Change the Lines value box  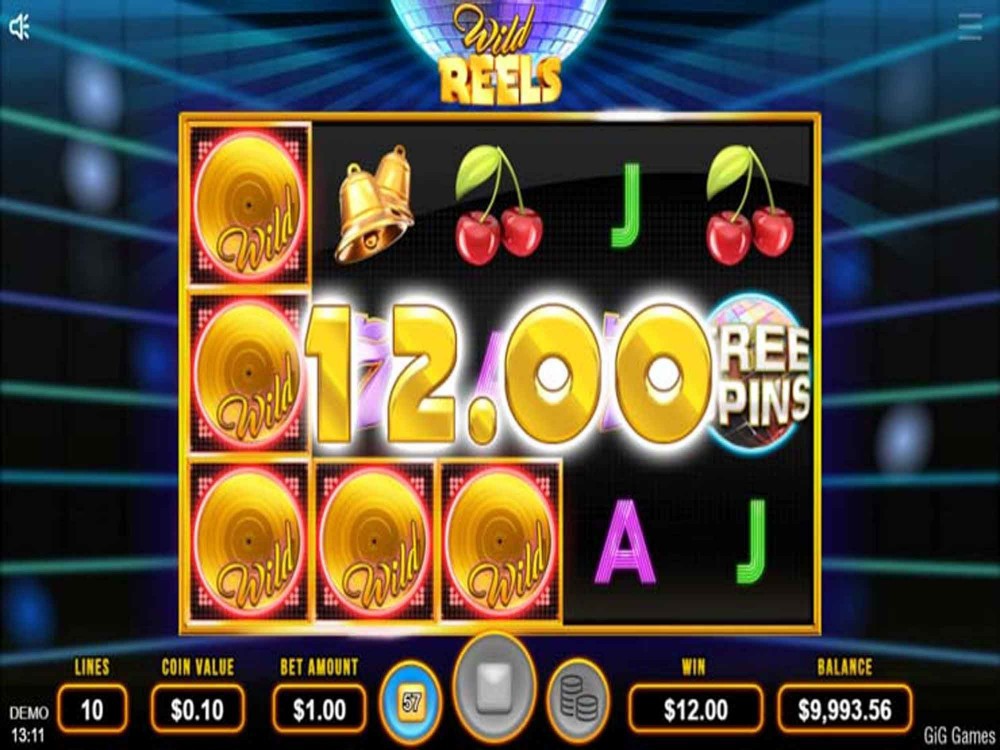92,710
